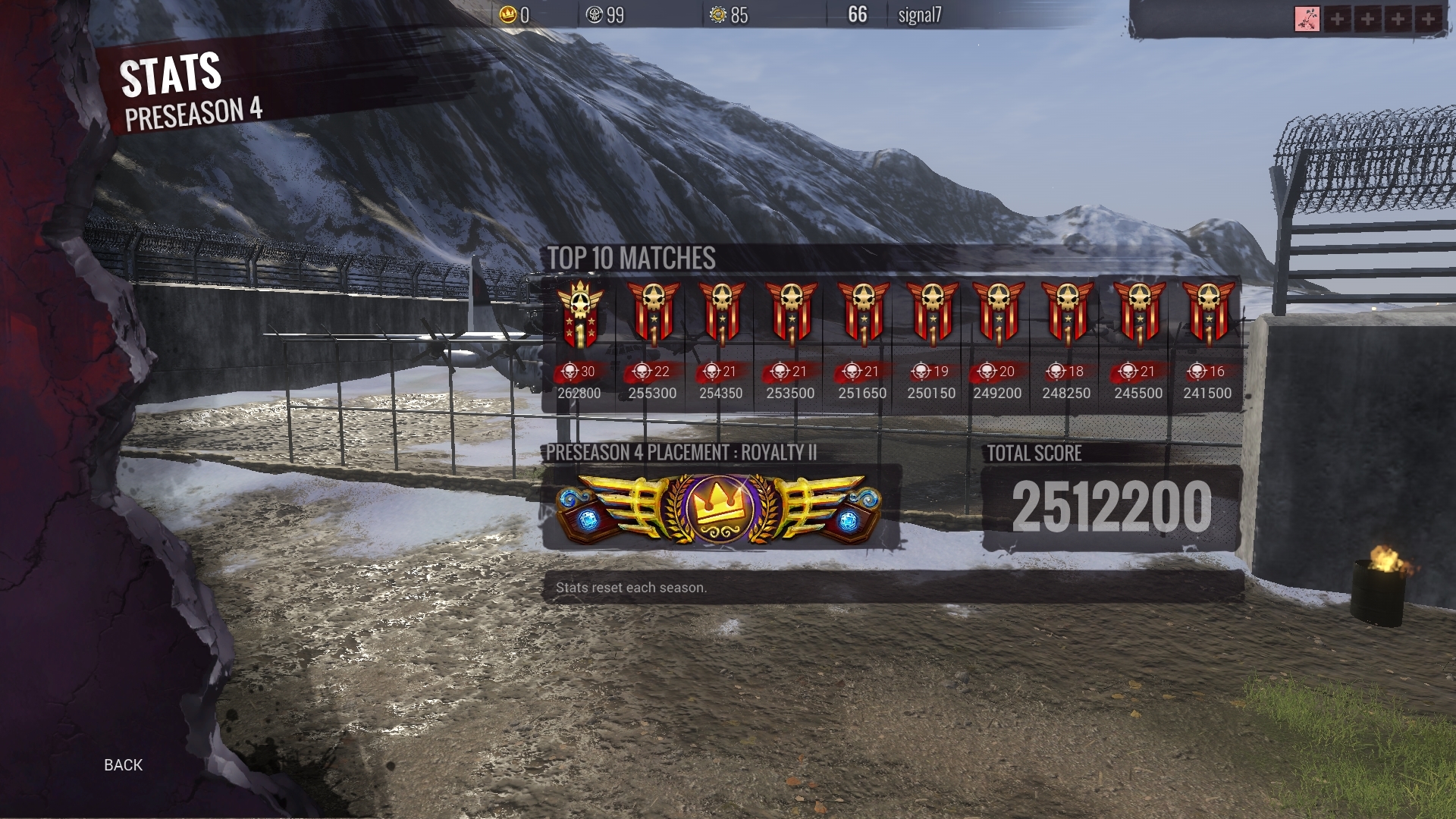The height and width of the screenshot is (819, 1456).
Task: Go back using the BACK button
Action: click(123, 764)
